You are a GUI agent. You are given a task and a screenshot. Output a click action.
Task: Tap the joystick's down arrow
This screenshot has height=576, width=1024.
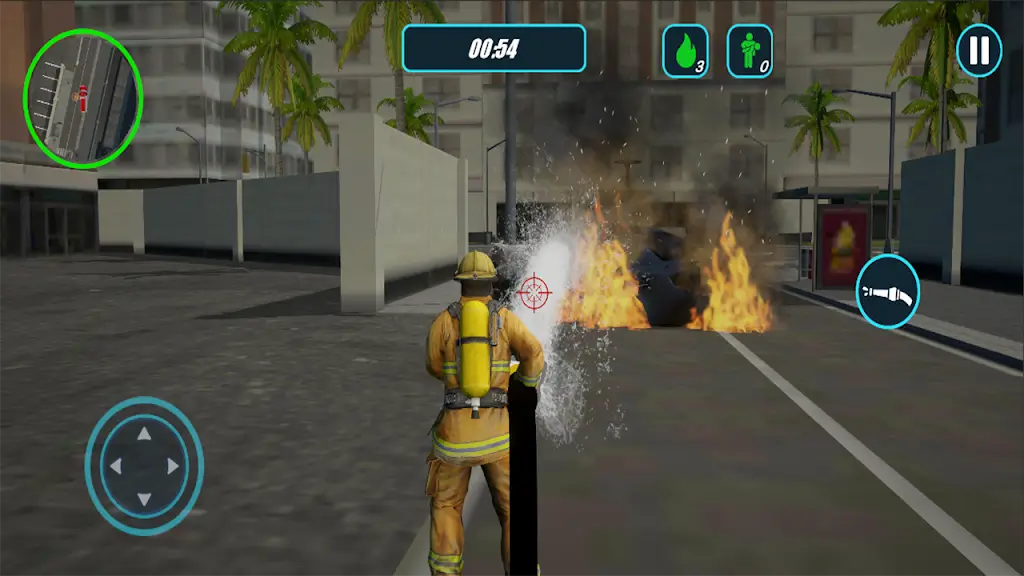tap(144, 498)
